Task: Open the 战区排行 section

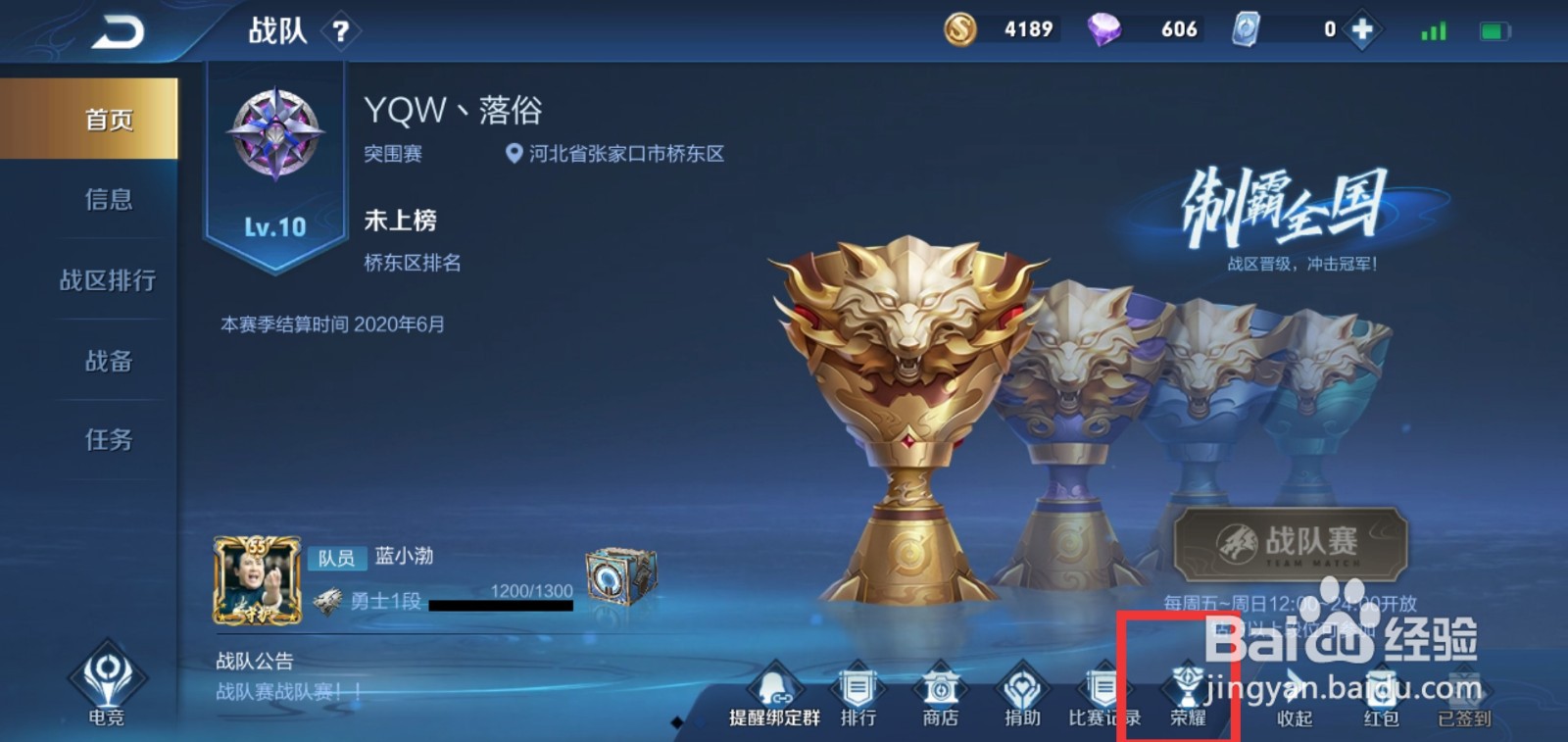Action: [x=106, y=279]
